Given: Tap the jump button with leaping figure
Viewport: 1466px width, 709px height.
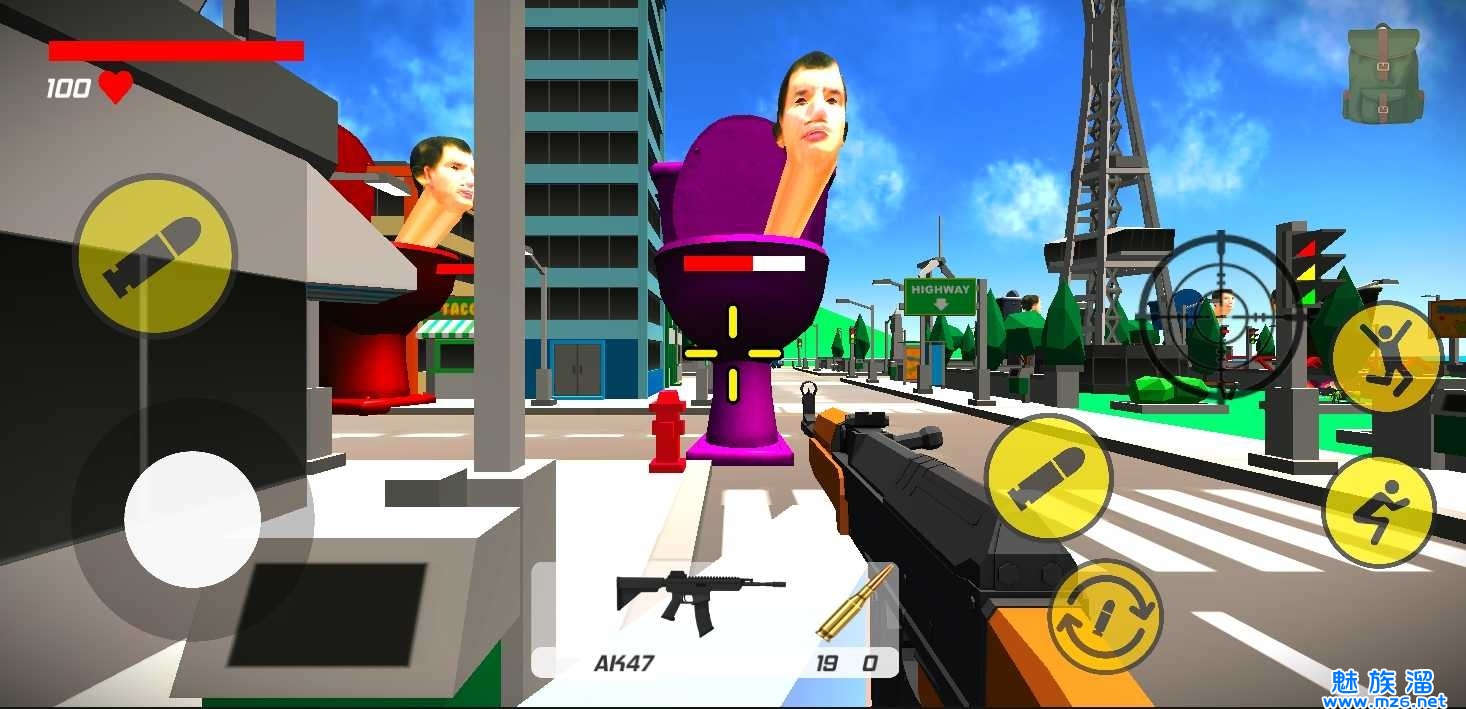Looking at the screenshot, I should [1386, 356].
